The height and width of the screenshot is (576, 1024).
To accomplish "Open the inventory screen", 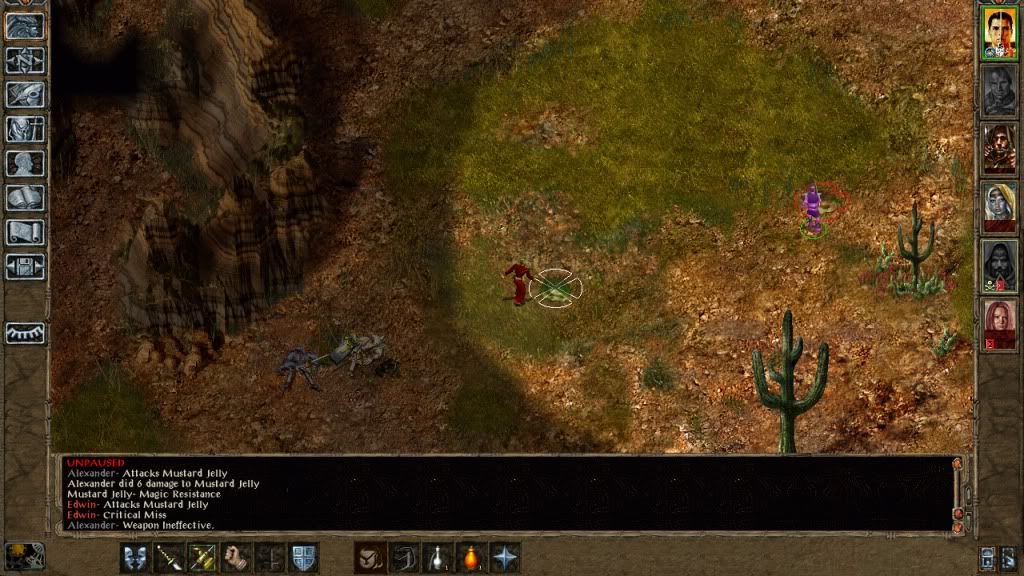I will [x=25, y=129].
